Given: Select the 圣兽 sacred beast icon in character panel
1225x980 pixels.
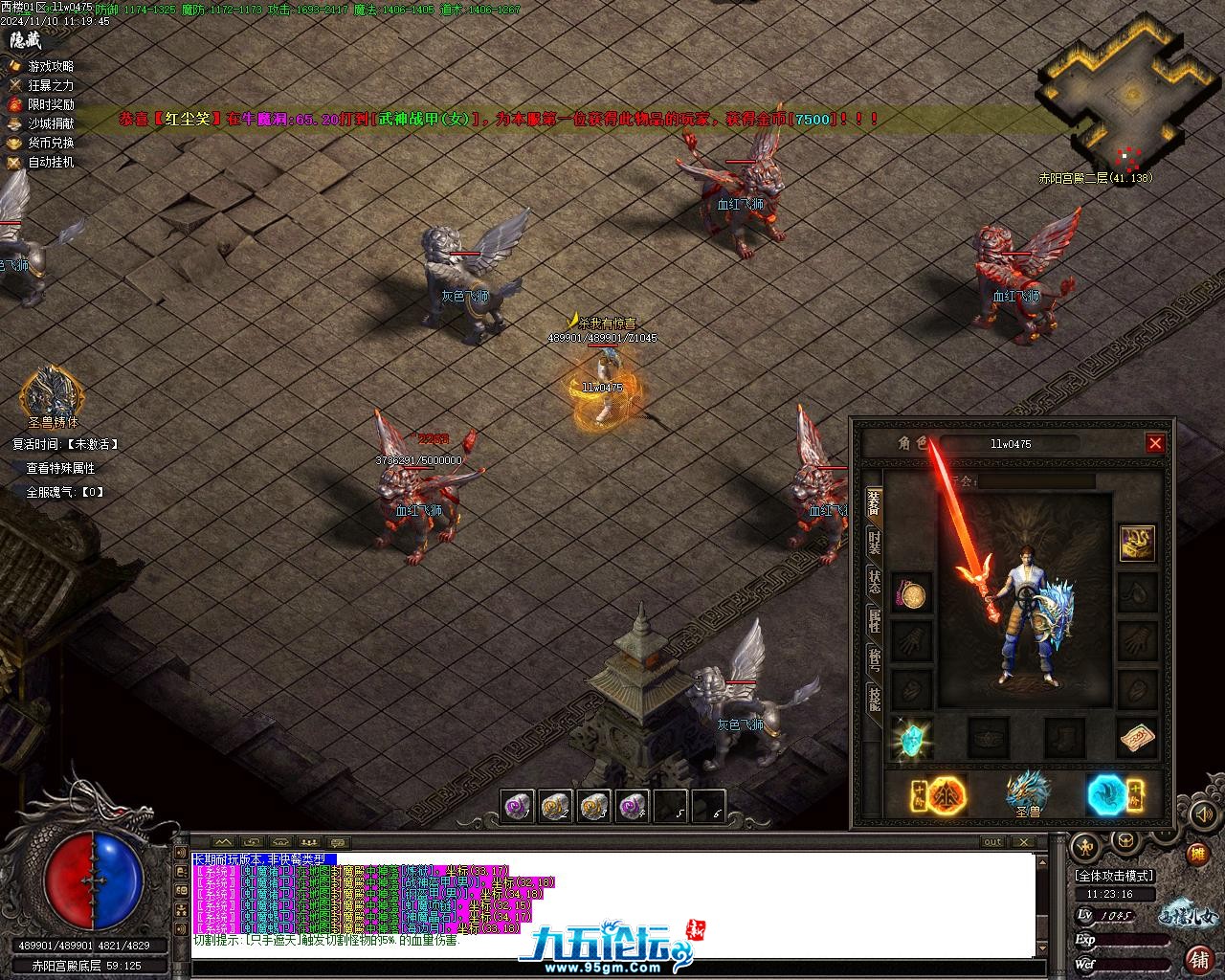Looking at the screenshot, I should point(1028,793).
